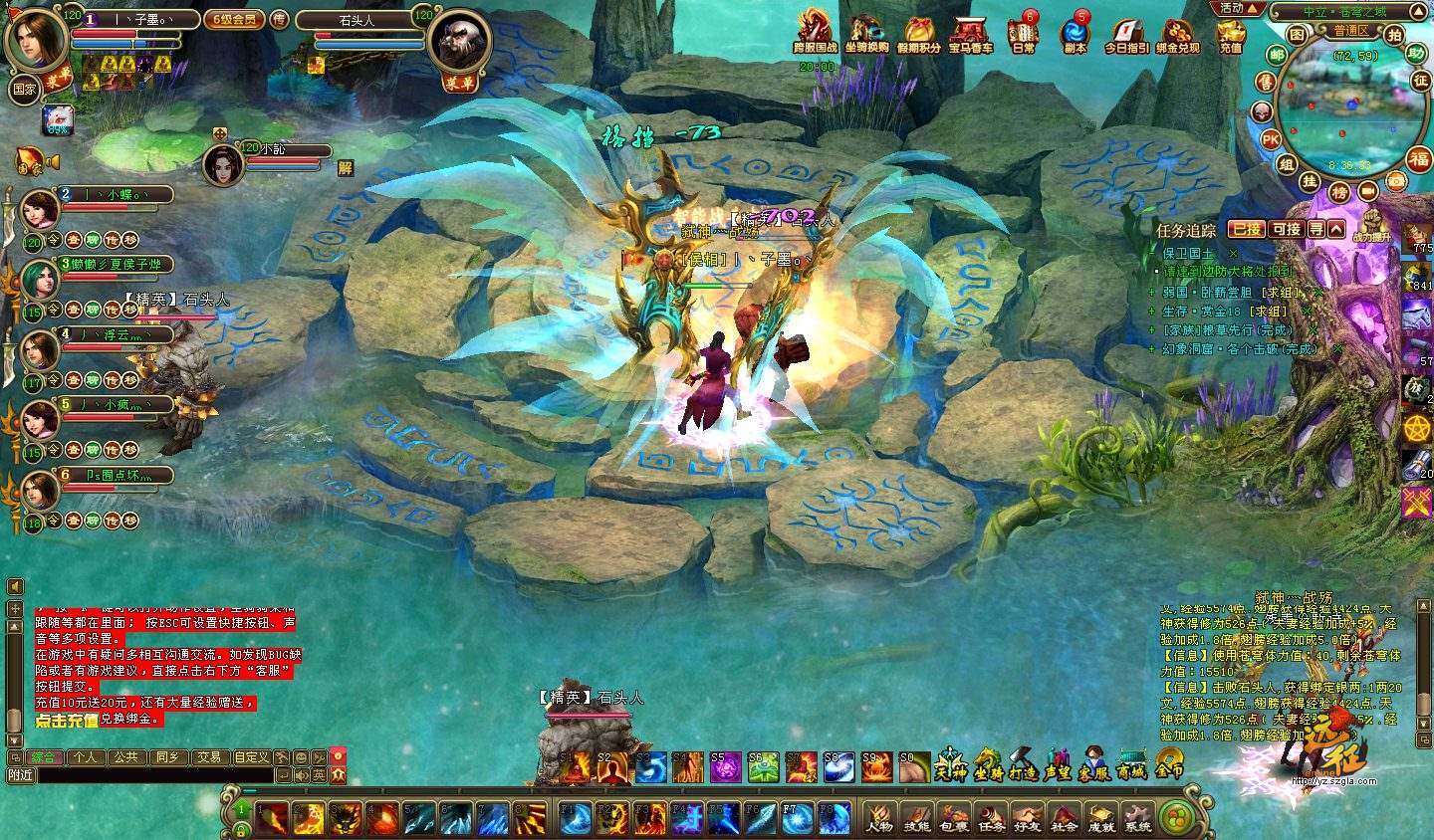Viewport: 1434px width, 840px height.
Task: Switch chat to the 个人 tab
Action: (x=86, y=757)
